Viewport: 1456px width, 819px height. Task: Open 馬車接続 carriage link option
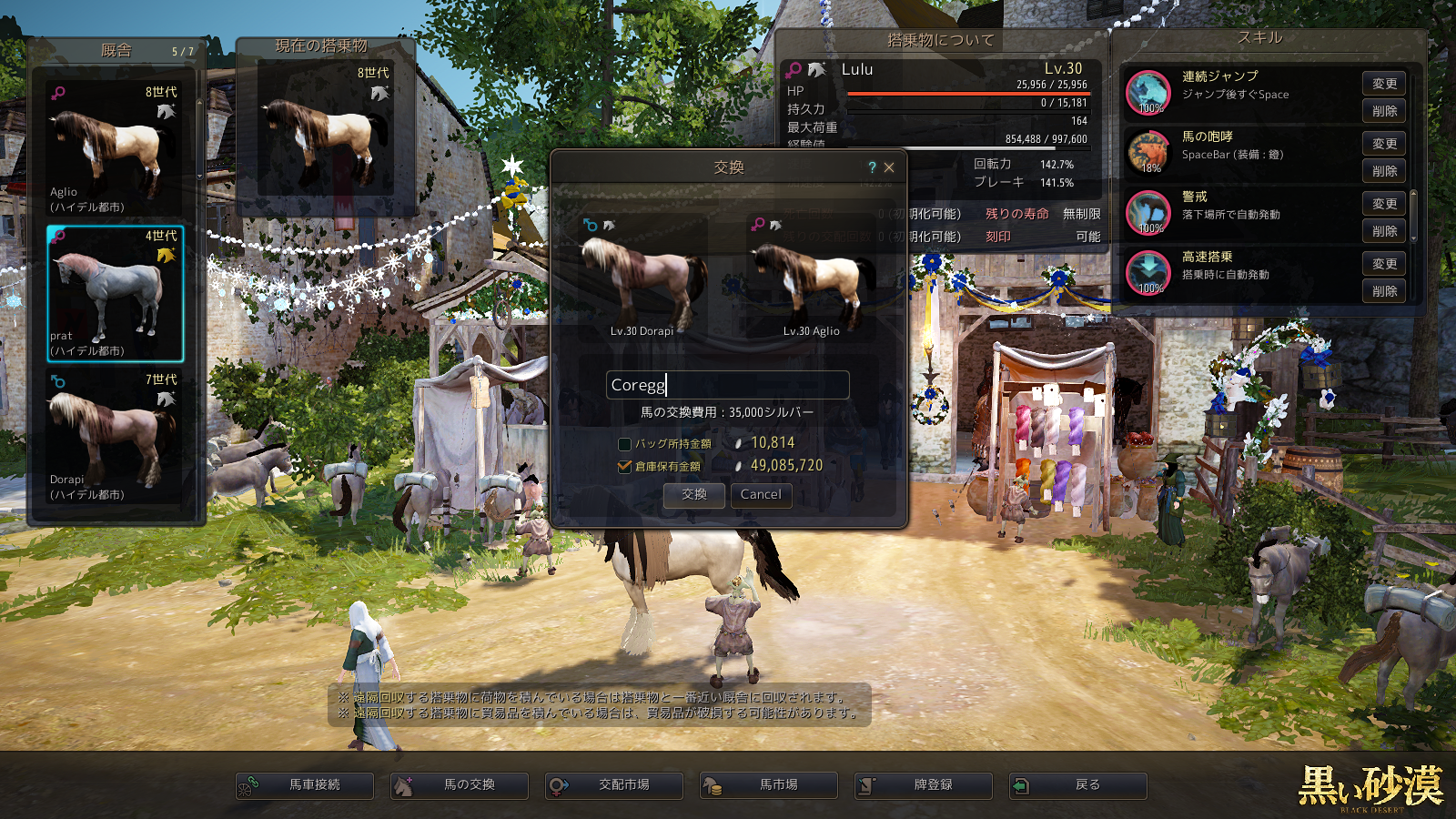(x=305, y=785)
